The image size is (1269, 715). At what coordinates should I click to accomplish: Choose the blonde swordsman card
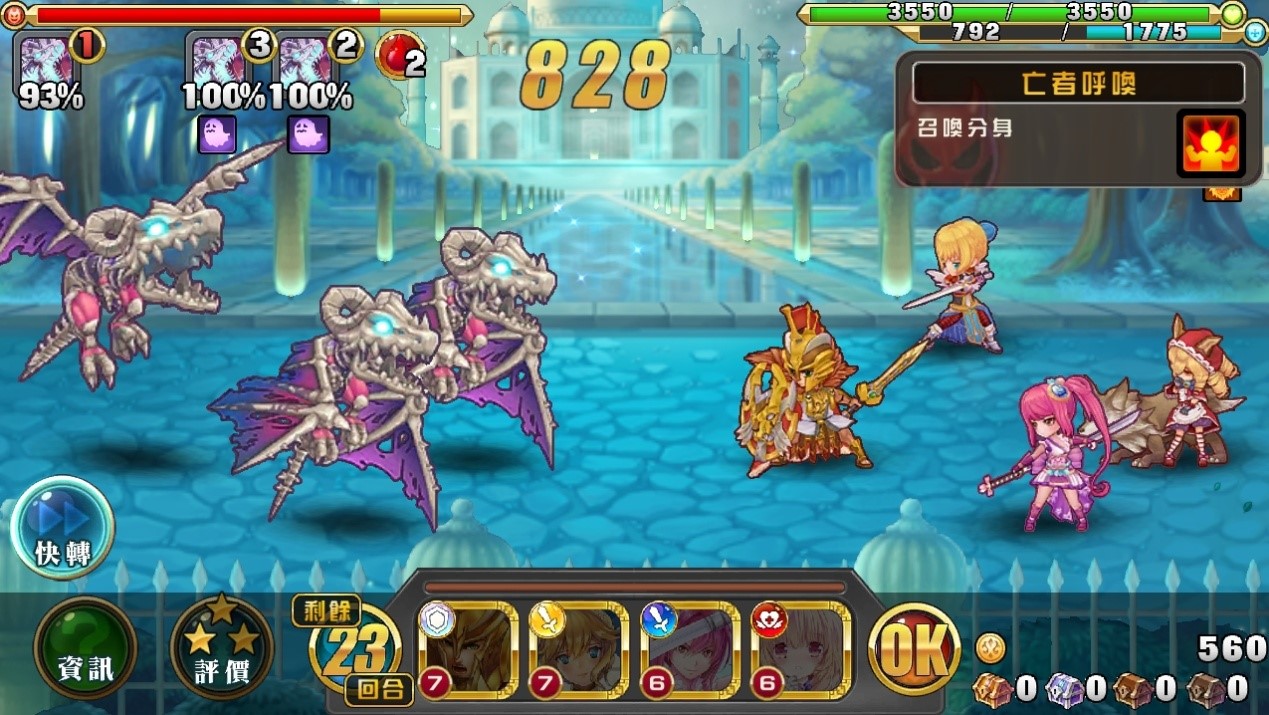coord(579,648)
